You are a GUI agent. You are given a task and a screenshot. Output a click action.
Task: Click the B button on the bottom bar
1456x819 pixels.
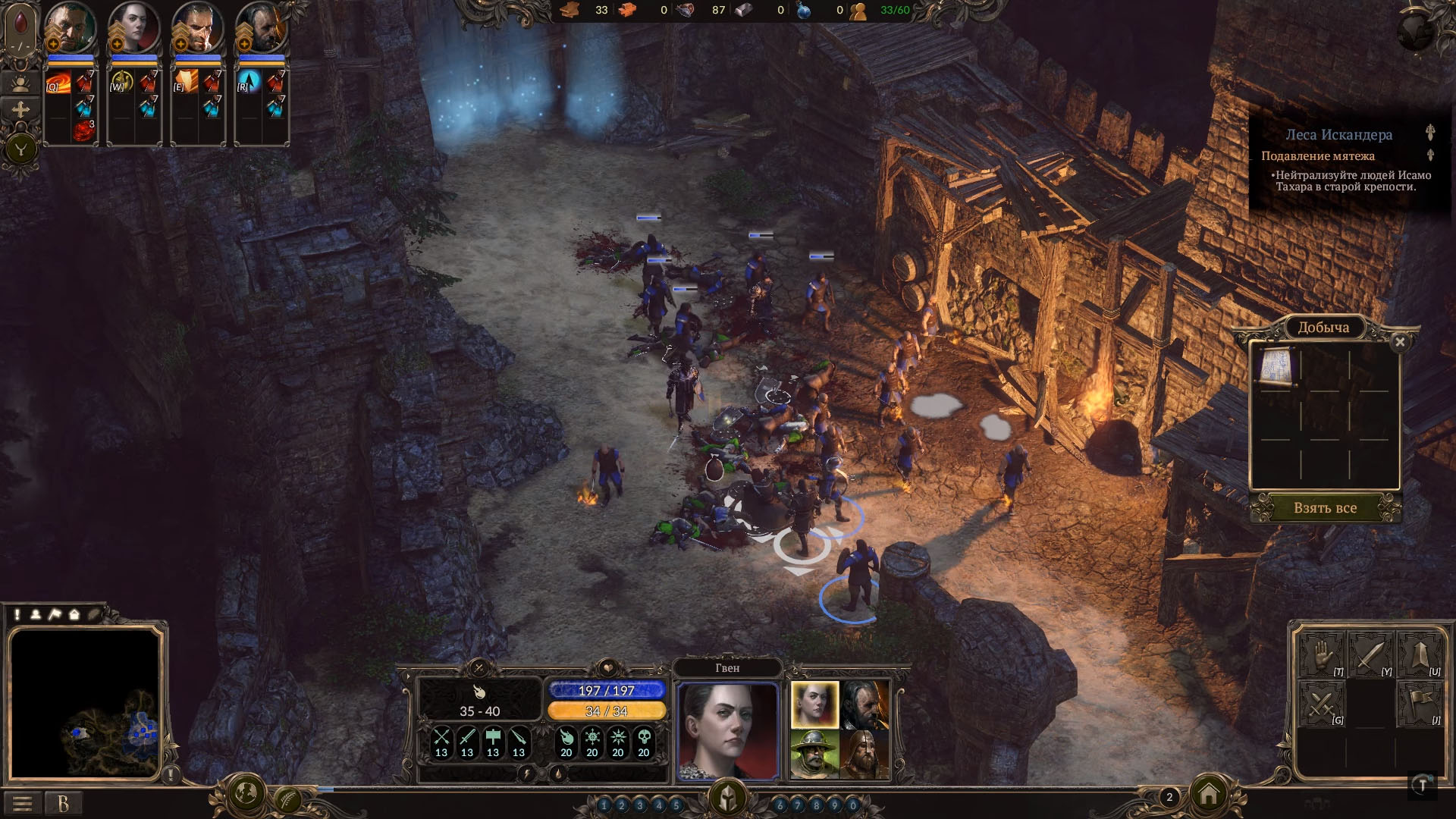click(x=64, y=803)
